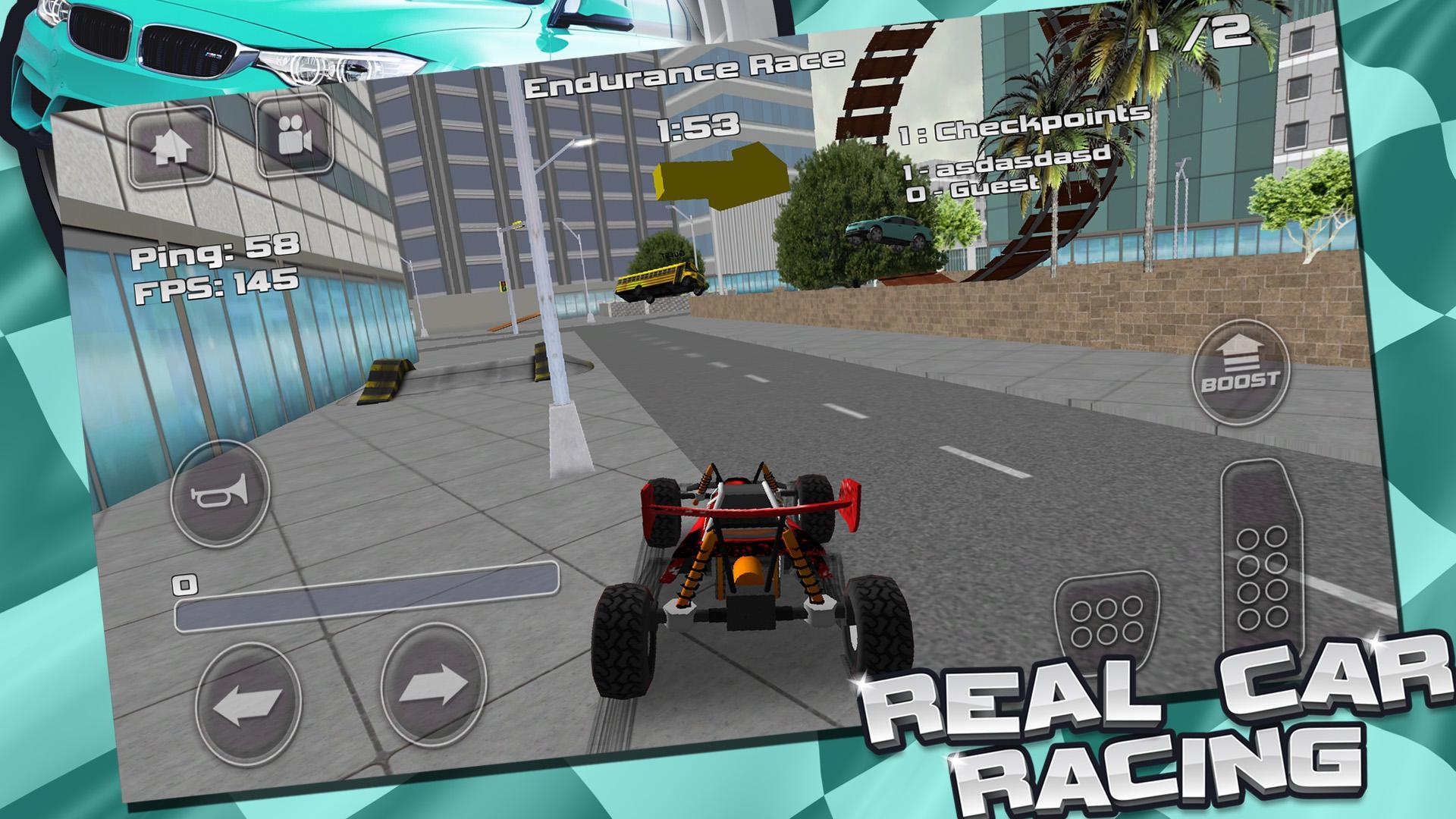
Task: Select the Endurance Race title banner
Action: pyautogui.click(x=685, y=74)
